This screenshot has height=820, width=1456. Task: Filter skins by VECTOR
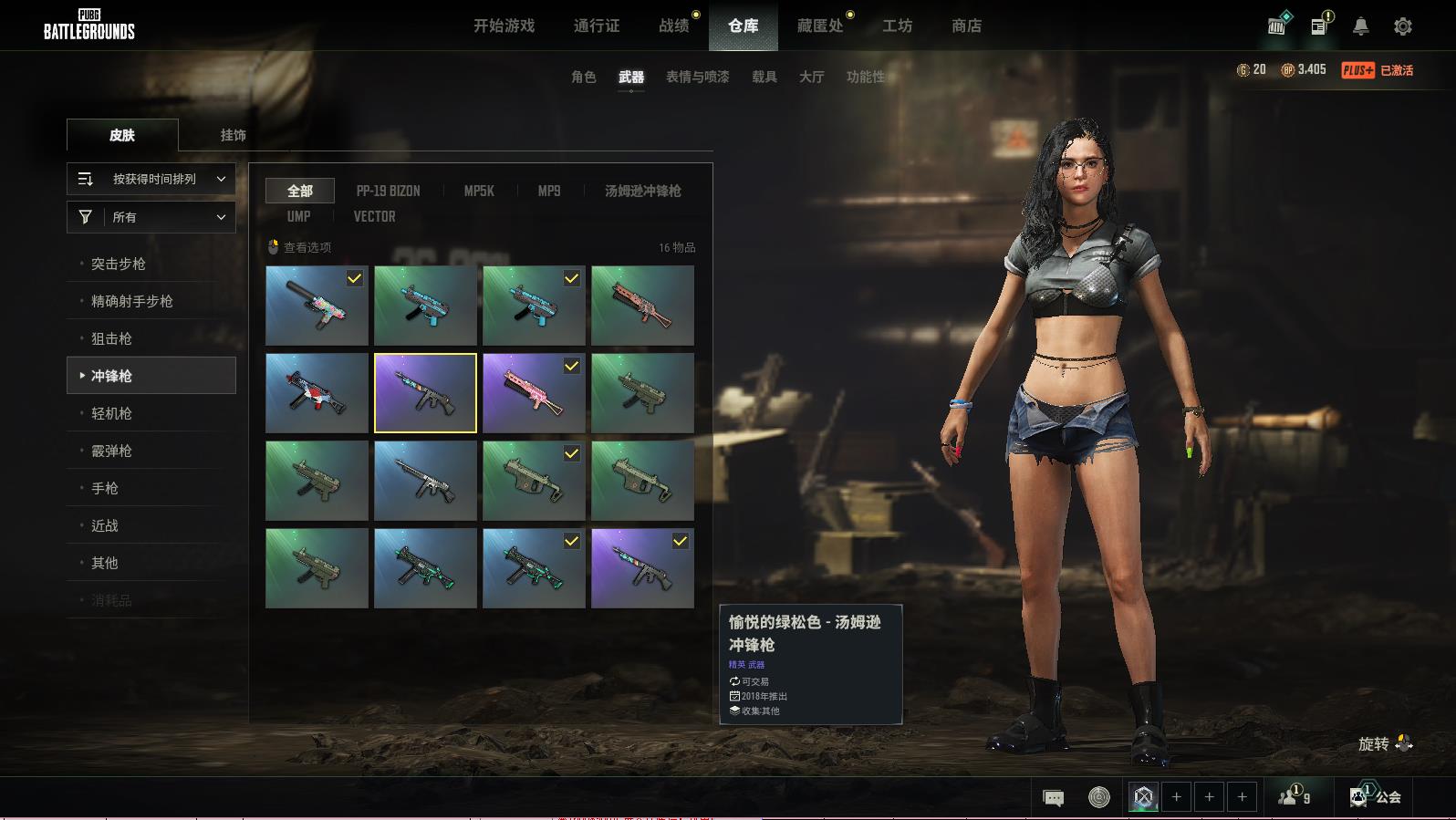point(374,217)
